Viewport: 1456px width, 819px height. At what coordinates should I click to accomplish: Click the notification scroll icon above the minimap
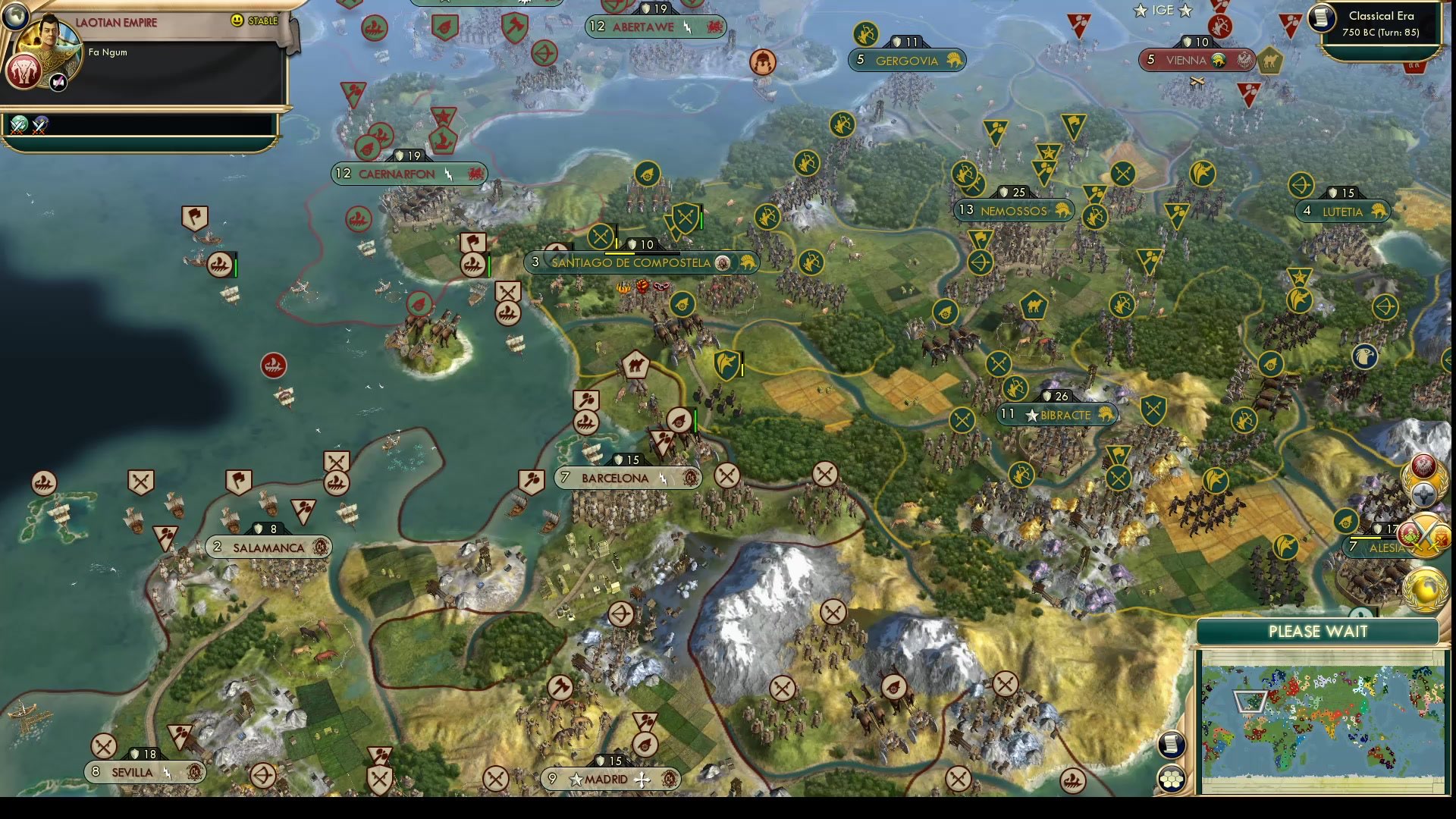(1172, 745)
